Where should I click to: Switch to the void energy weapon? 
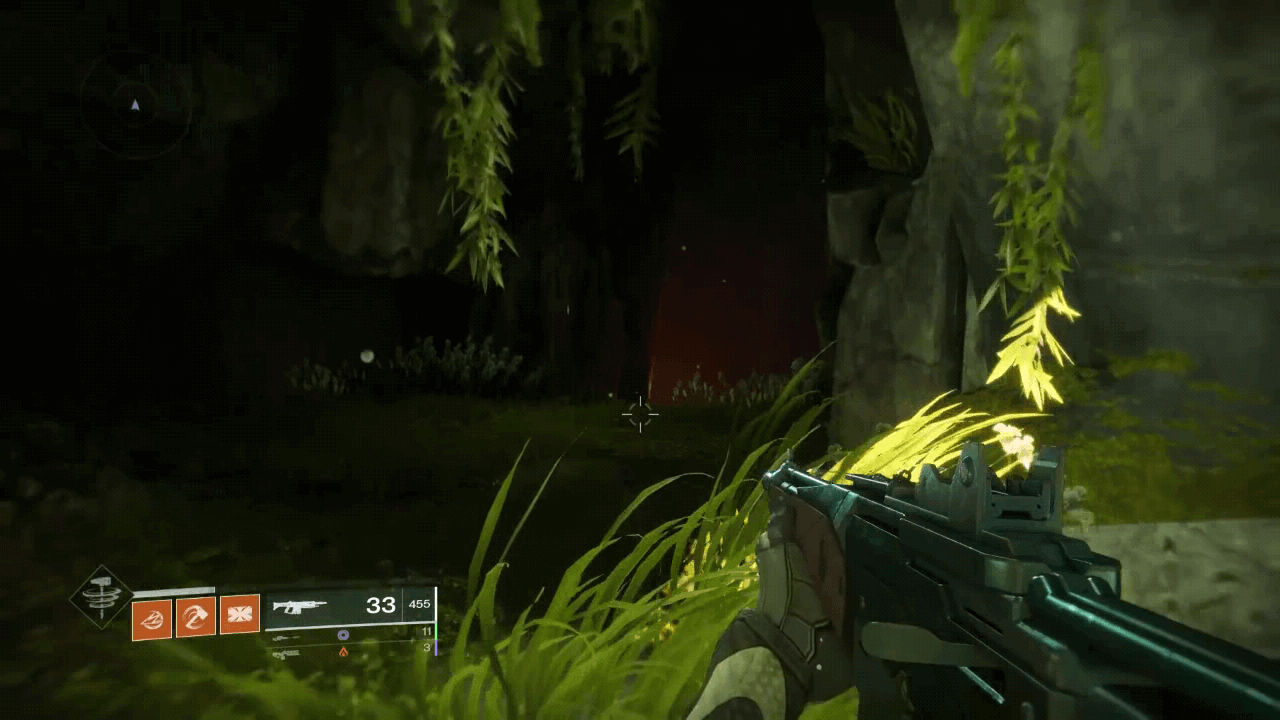point(343,634)
